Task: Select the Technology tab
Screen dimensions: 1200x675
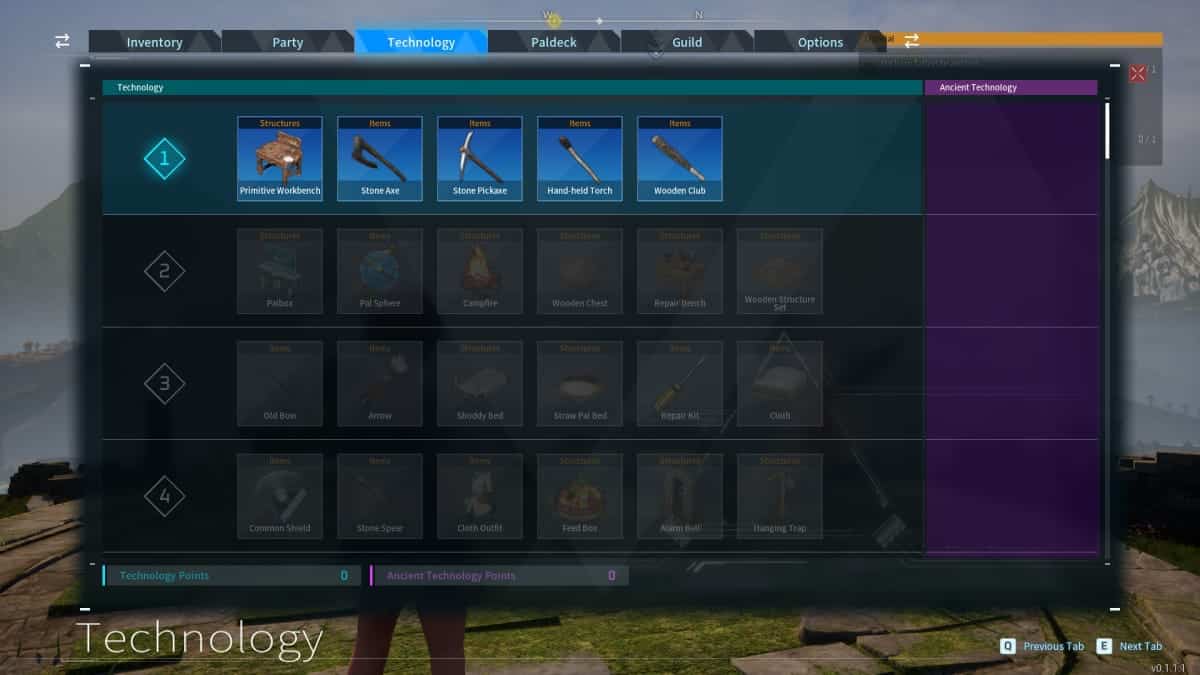Action: 421,42
